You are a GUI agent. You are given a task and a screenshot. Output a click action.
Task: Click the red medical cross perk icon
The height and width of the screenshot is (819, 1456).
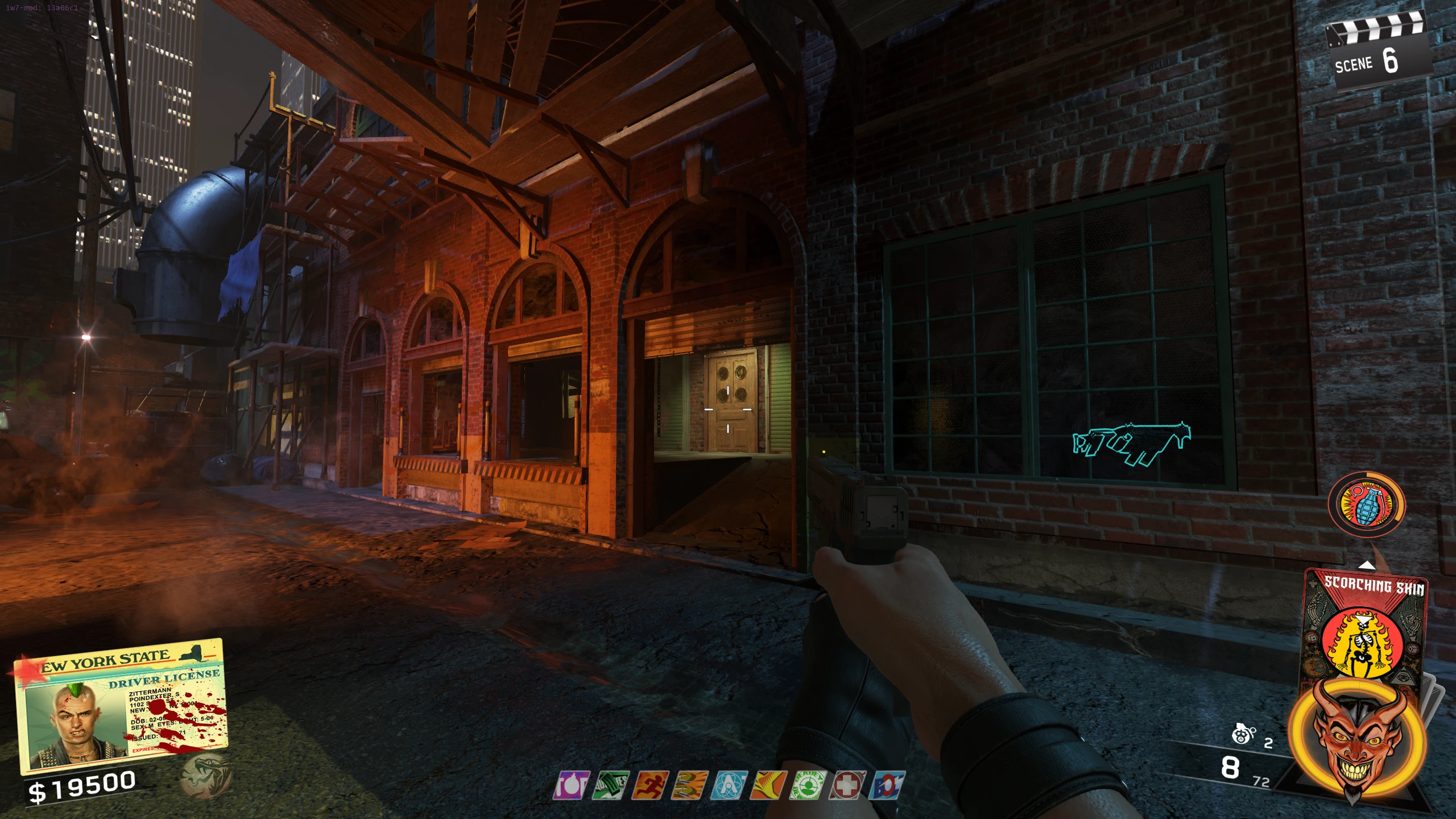[847, 785]
